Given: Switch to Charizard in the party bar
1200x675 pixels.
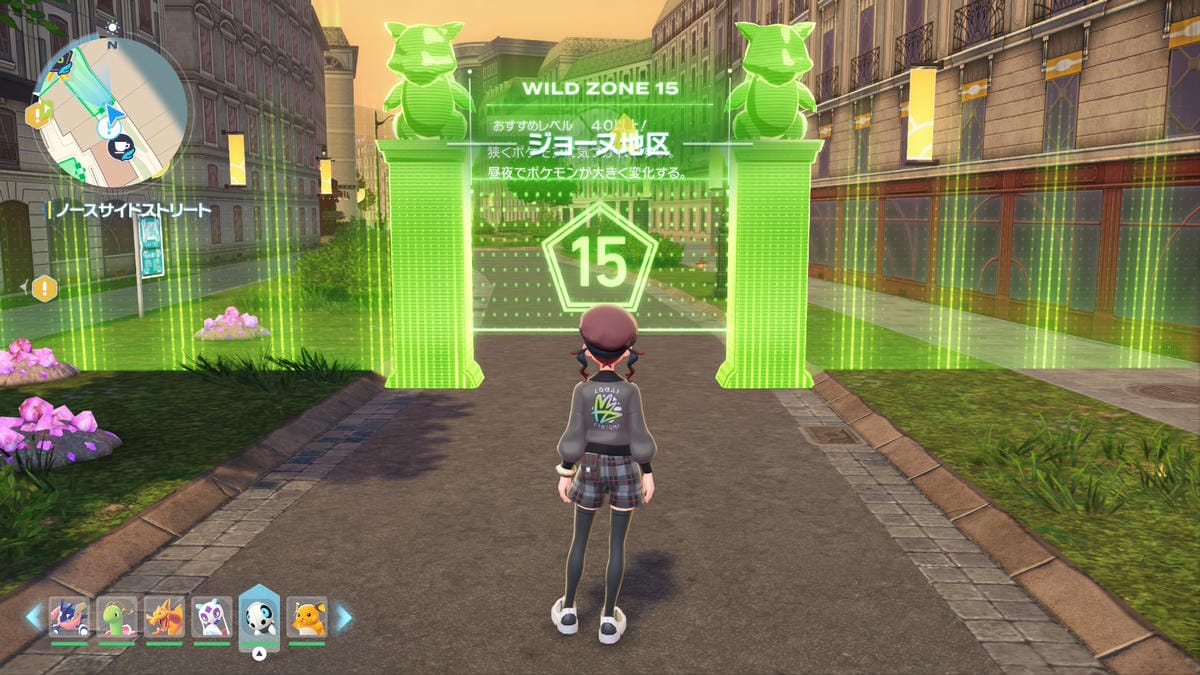Looking at the screenshot, I should click(164, 617).
